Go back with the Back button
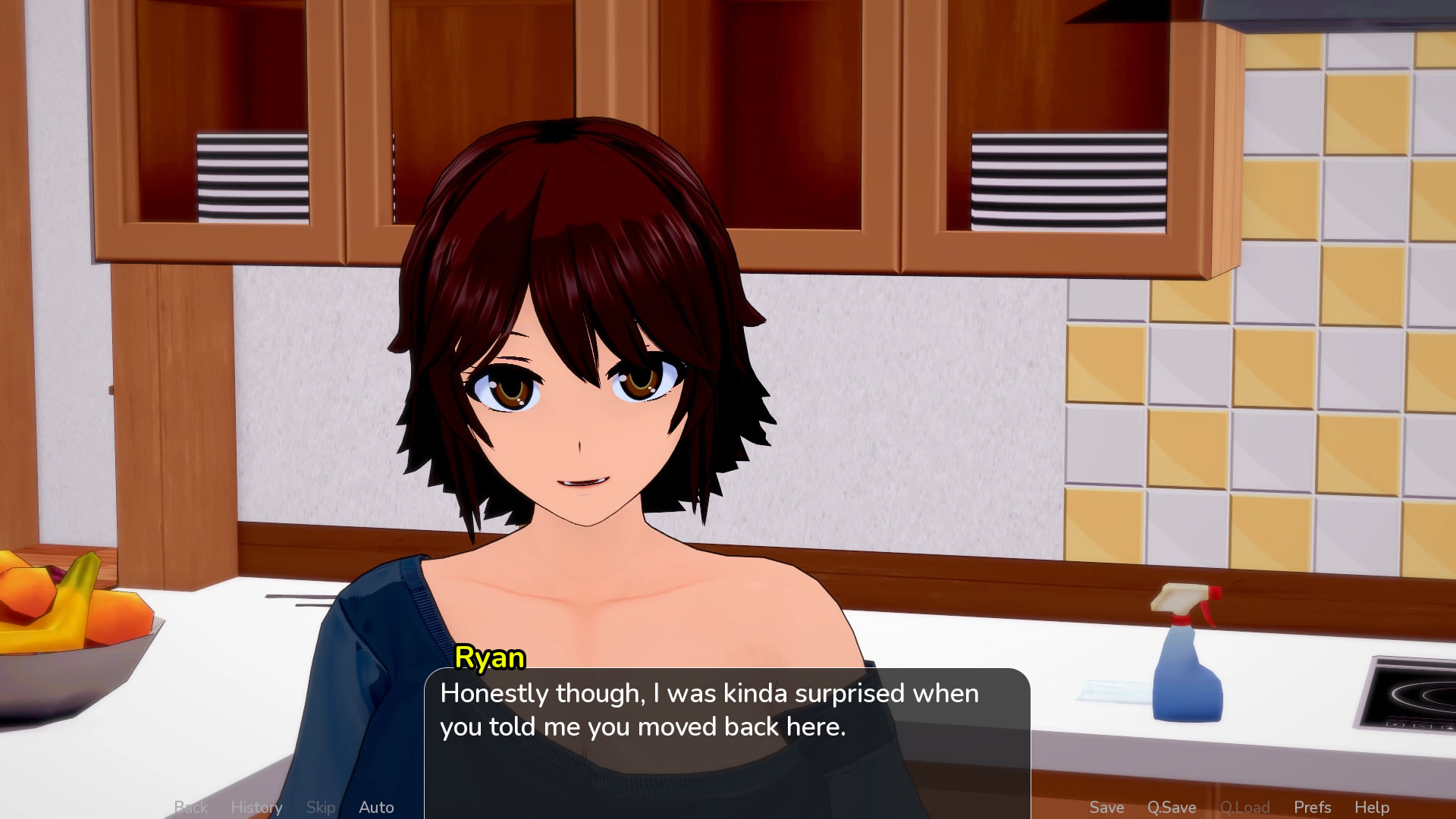The height and width of the screenshot is (819, 1456). pos(190,807)
